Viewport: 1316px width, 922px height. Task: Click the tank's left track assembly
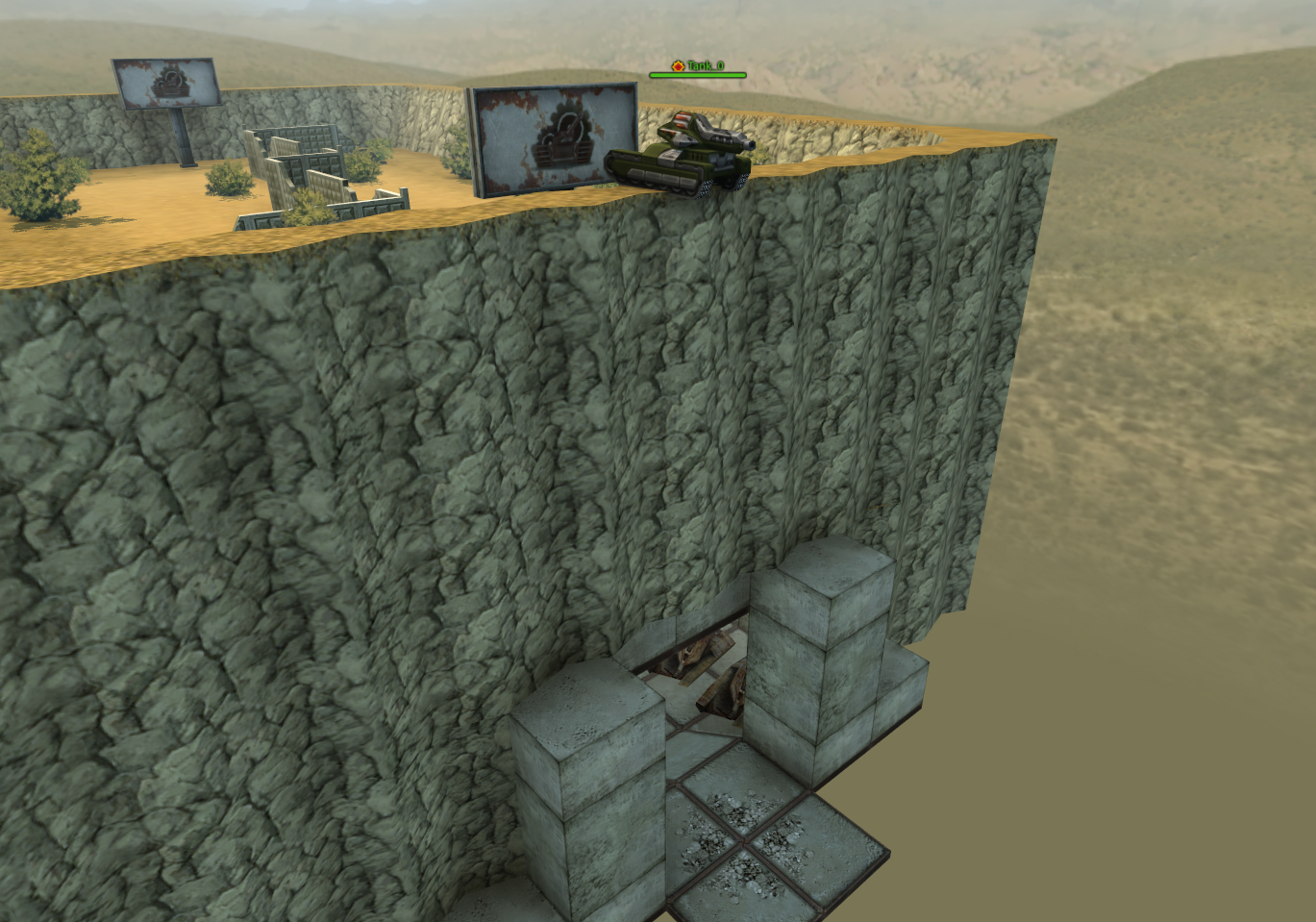(x=654, y=178)
